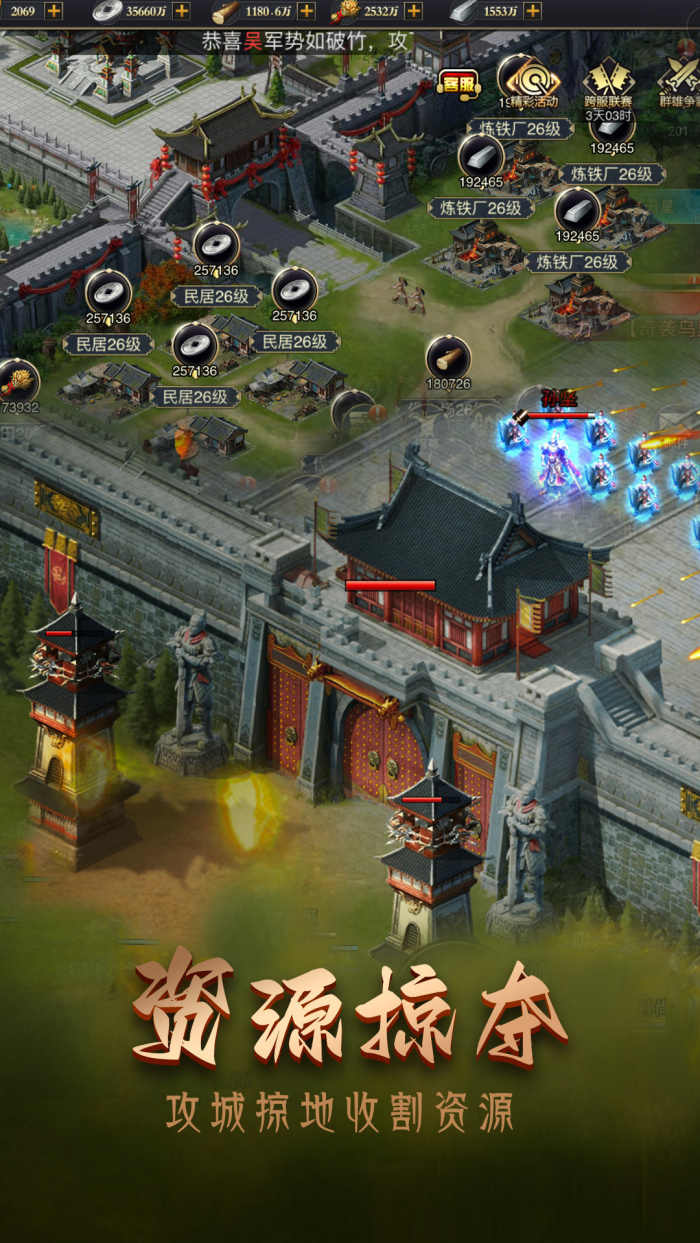Top up iron with the 1553万 plus button
Screen dimensions: 700x1243
click(532, 11)
